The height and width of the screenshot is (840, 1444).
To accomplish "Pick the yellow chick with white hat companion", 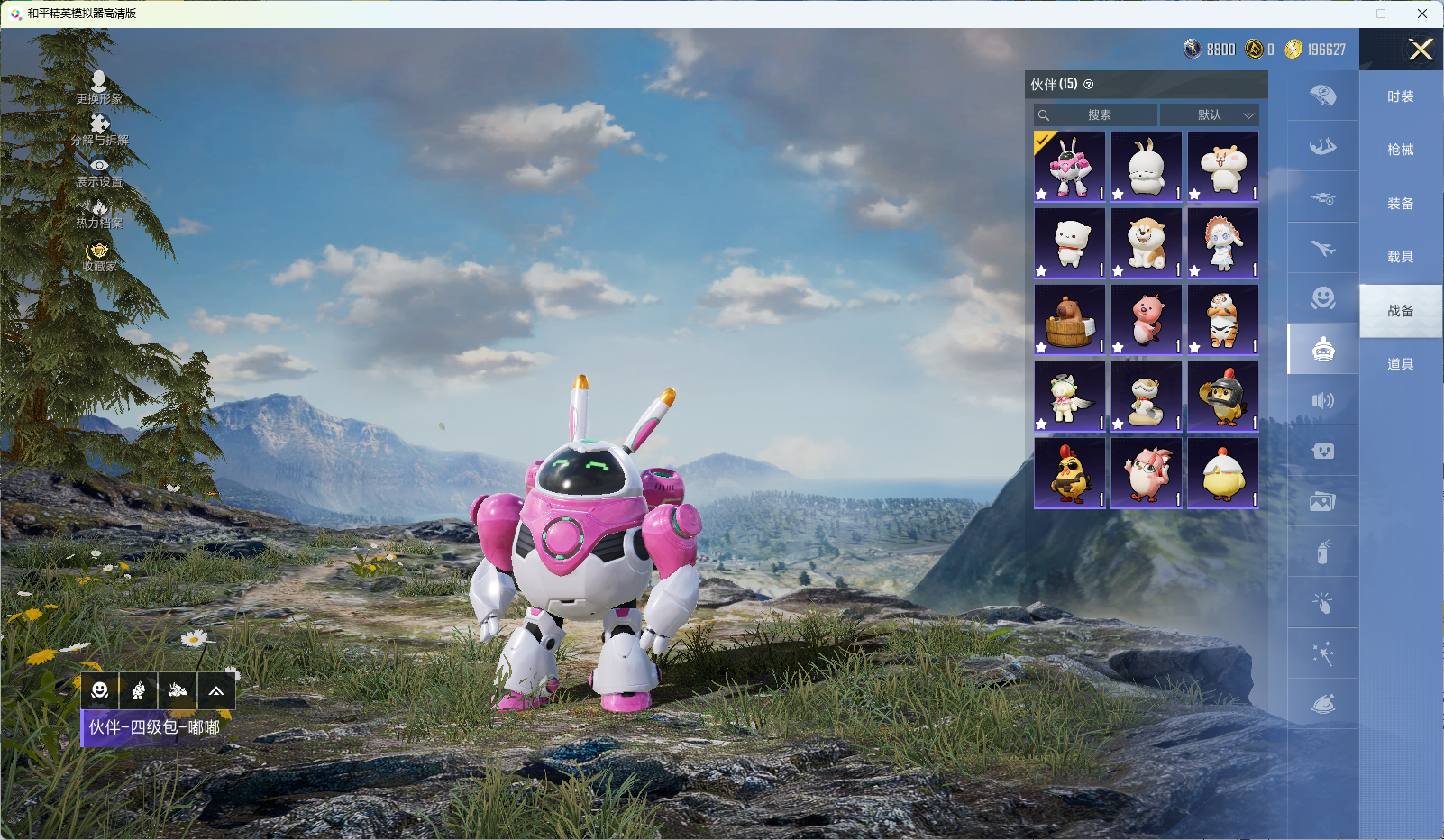I will (1223, 473).
